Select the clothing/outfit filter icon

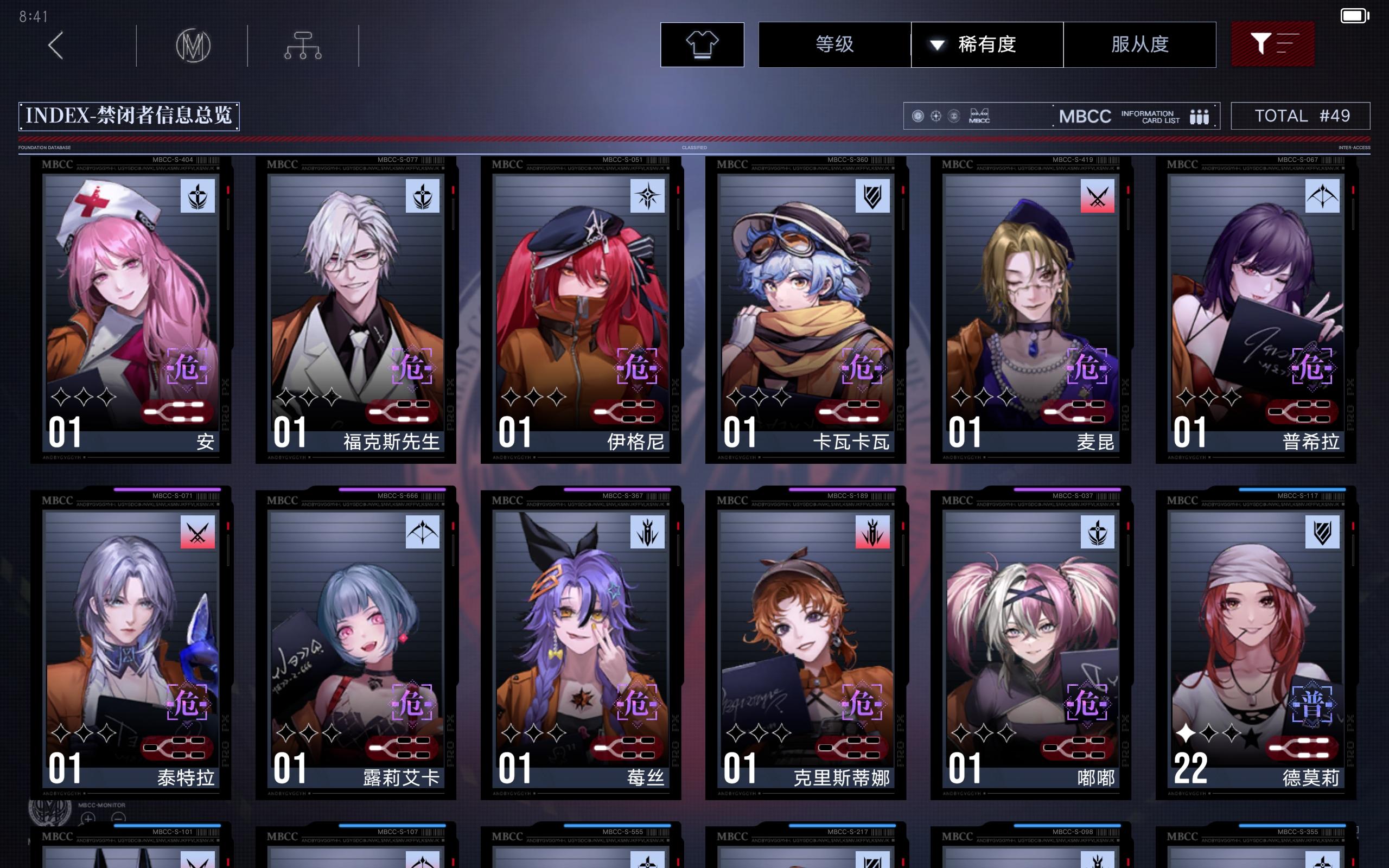coord(703,44)
